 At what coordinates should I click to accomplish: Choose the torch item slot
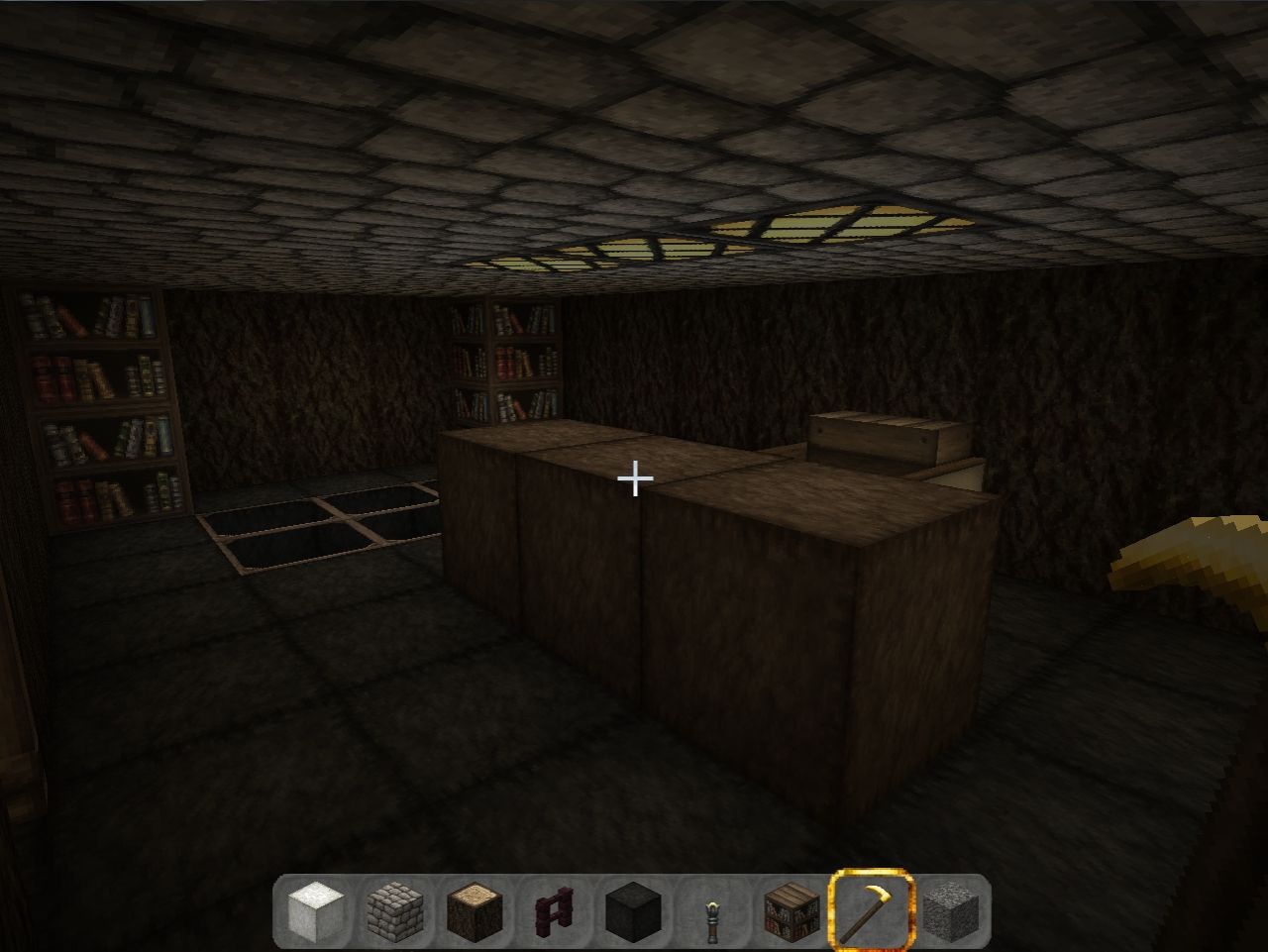point(712,909)
